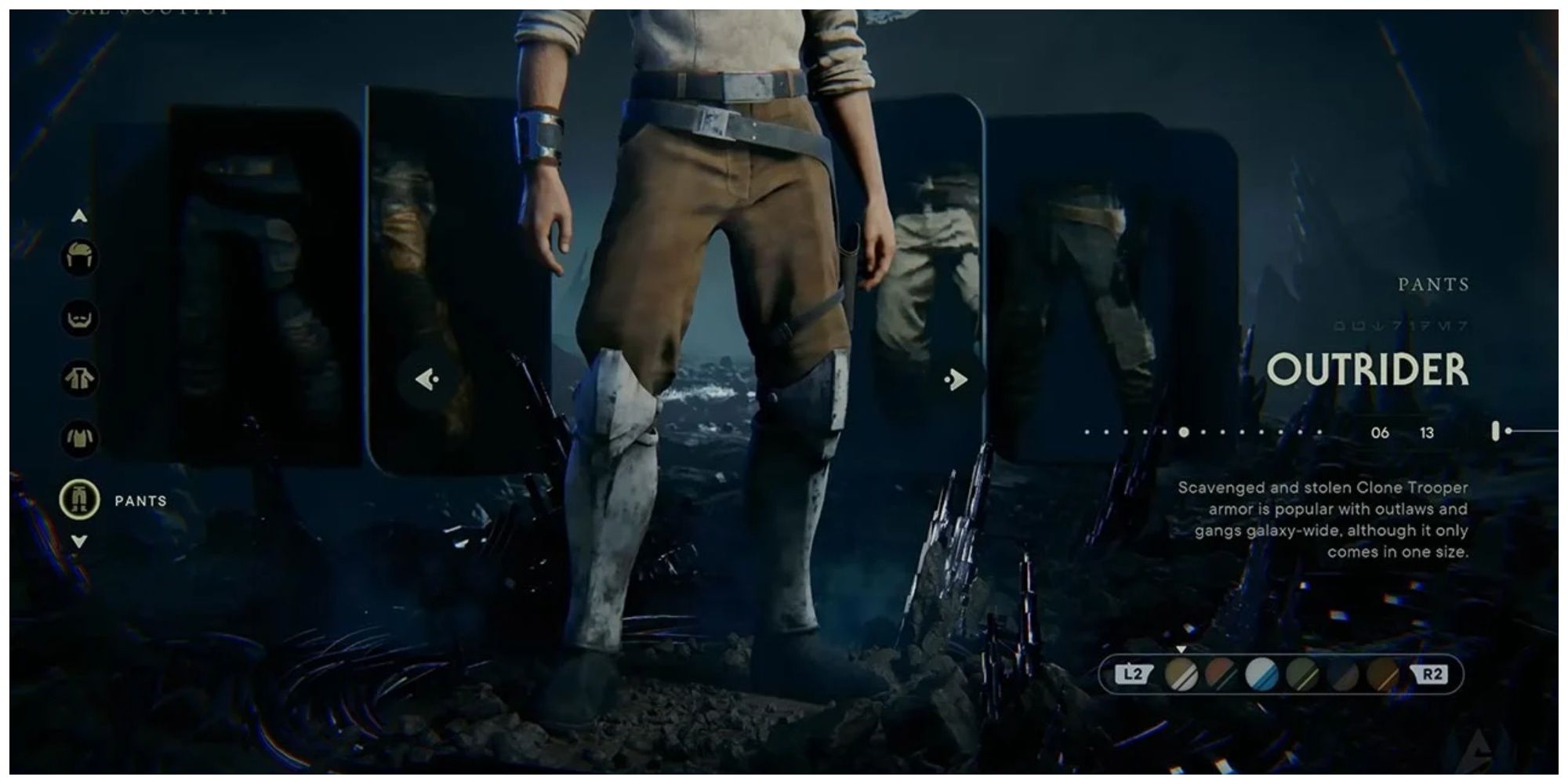Open the facial hair category icon

78,318
